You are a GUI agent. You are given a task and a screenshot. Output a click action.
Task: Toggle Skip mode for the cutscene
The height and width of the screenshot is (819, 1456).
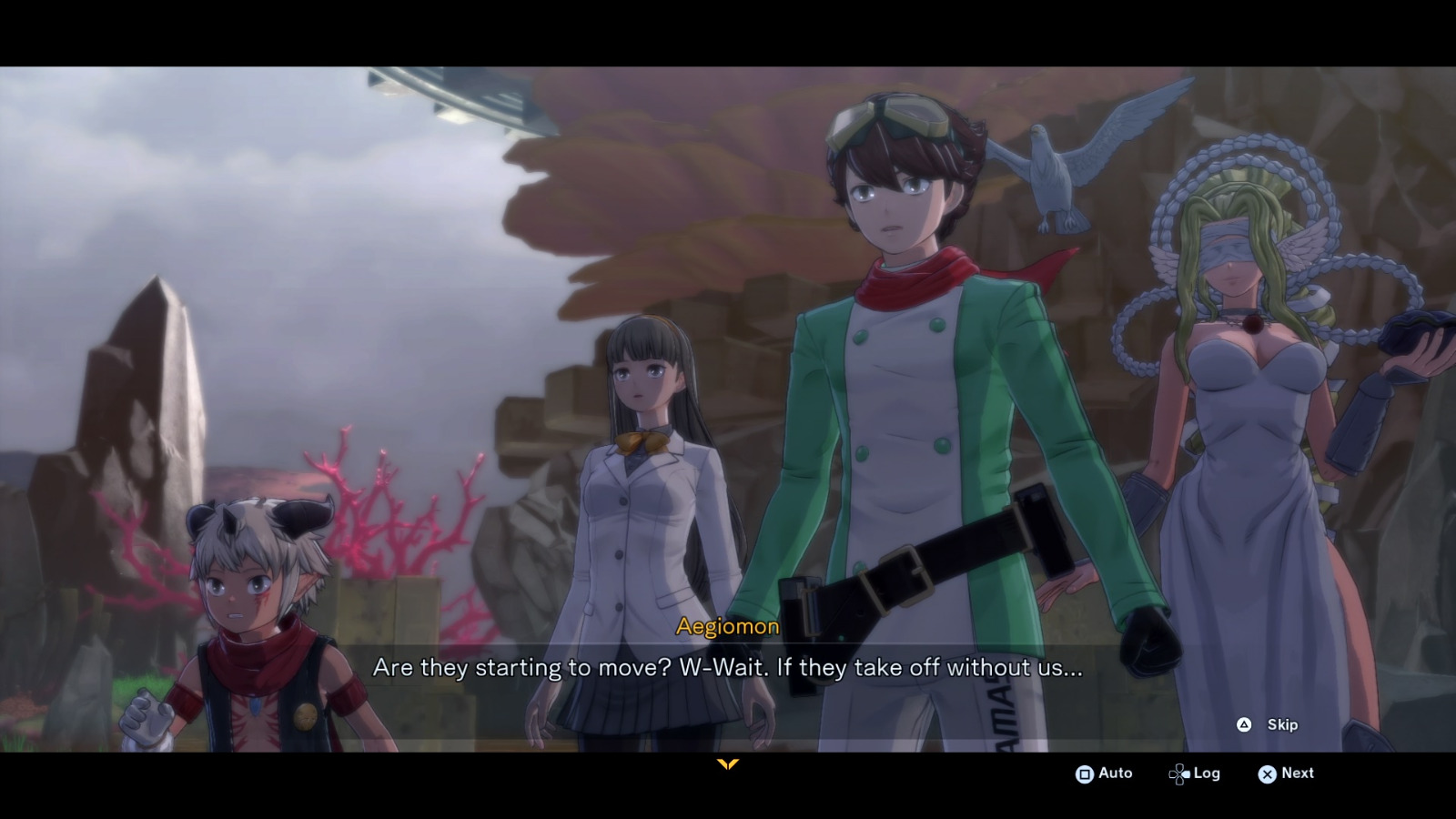(1268, 725)
